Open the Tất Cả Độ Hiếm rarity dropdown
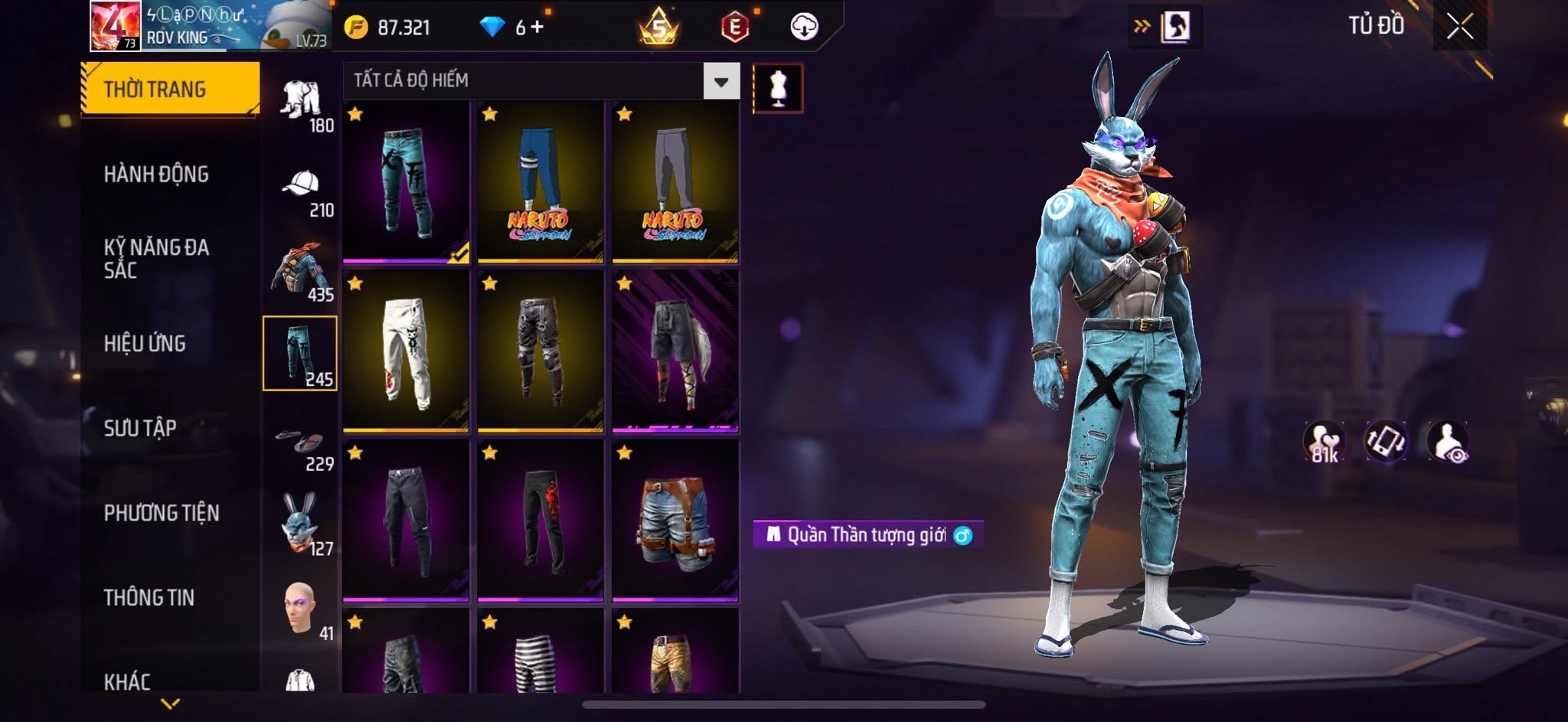The height and width of the screenshot is (722, 1568). coord(720,81)
